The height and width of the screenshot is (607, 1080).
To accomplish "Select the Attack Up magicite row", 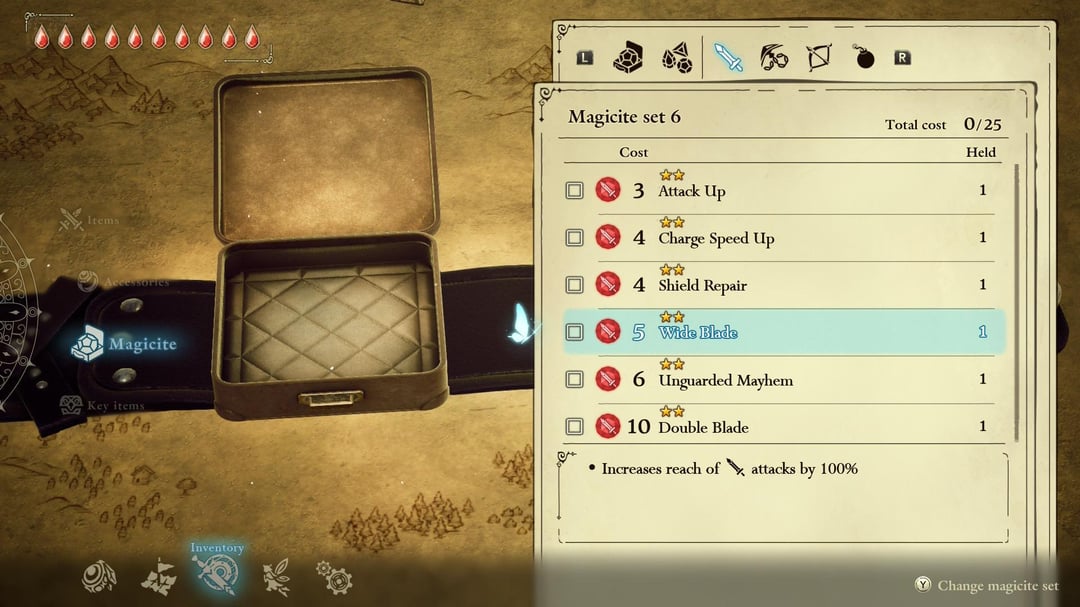I will (x=782, y=190).
